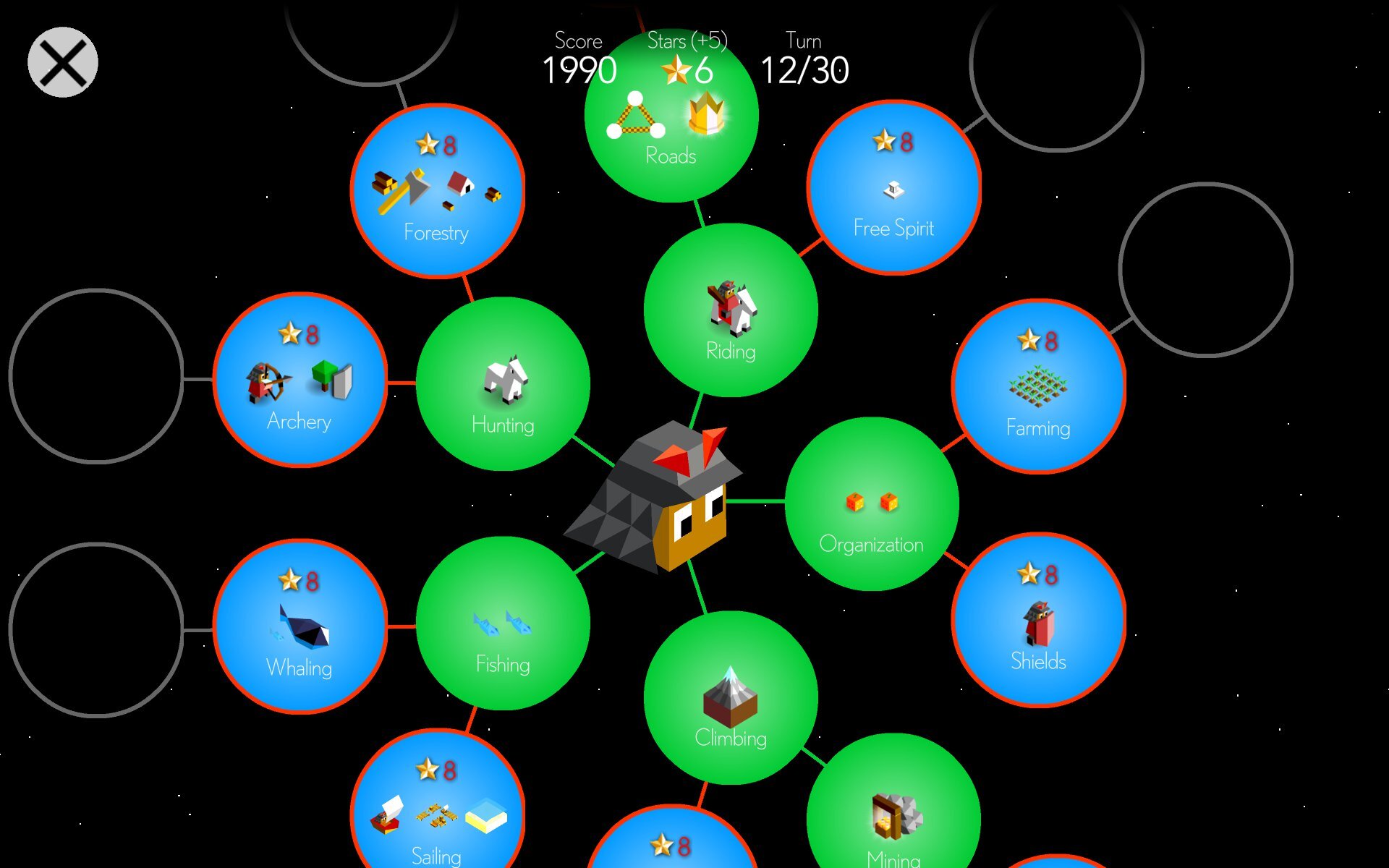1389x868 pixels.
Task: Select the Riding technology node
Action: pyautogui.click(x=731, y=311)
